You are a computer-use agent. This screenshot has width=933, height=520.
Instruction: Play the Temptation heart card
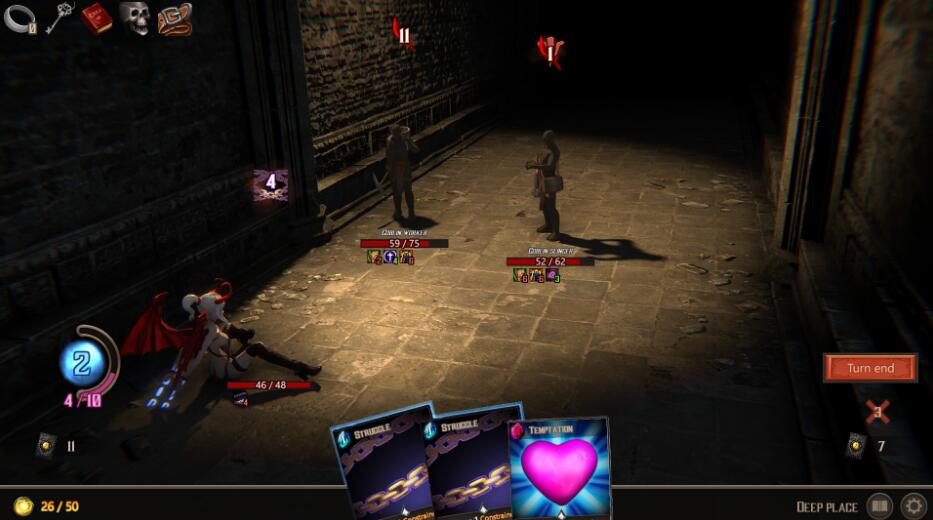tap(560, 465)
